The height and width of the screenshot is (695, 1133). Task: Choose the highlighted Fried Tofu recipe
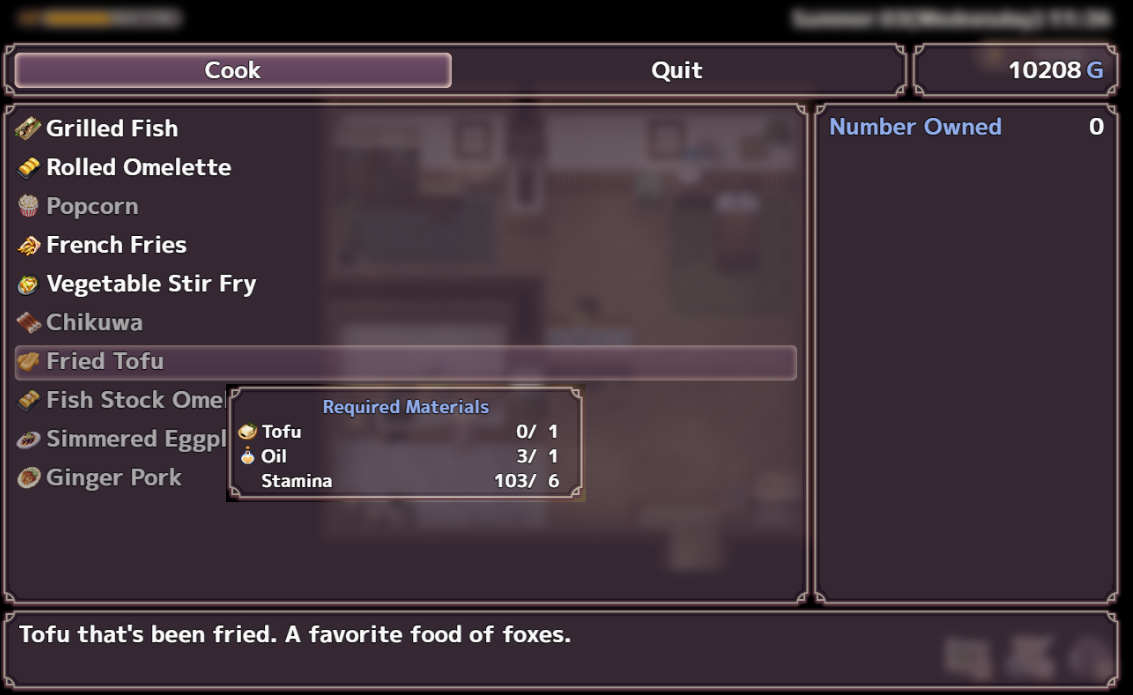click(105, 362)
